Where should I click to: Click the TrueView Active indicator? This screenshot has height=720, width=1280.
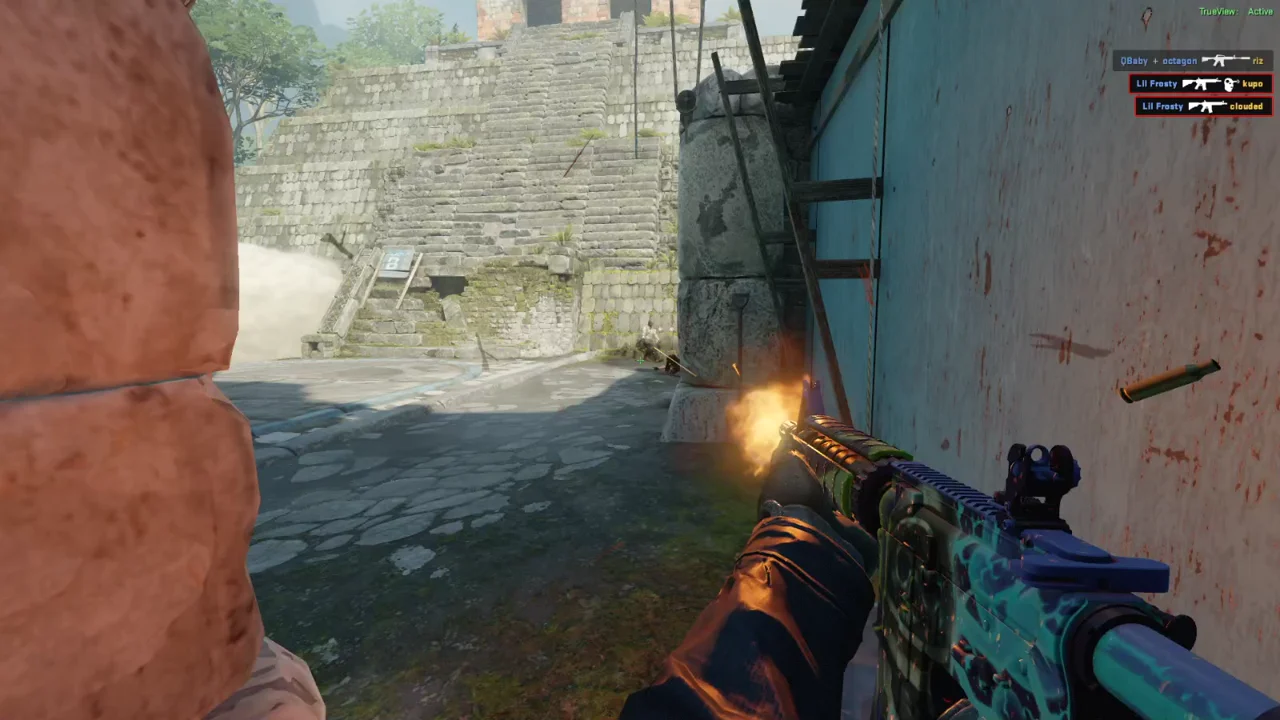coord(1235,12)
